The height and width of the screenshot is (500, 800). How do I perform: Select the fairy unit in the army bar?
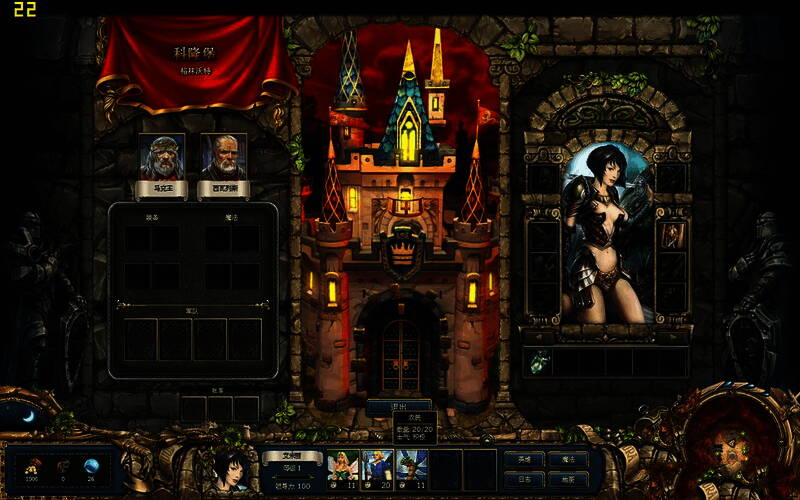(343, 468)
